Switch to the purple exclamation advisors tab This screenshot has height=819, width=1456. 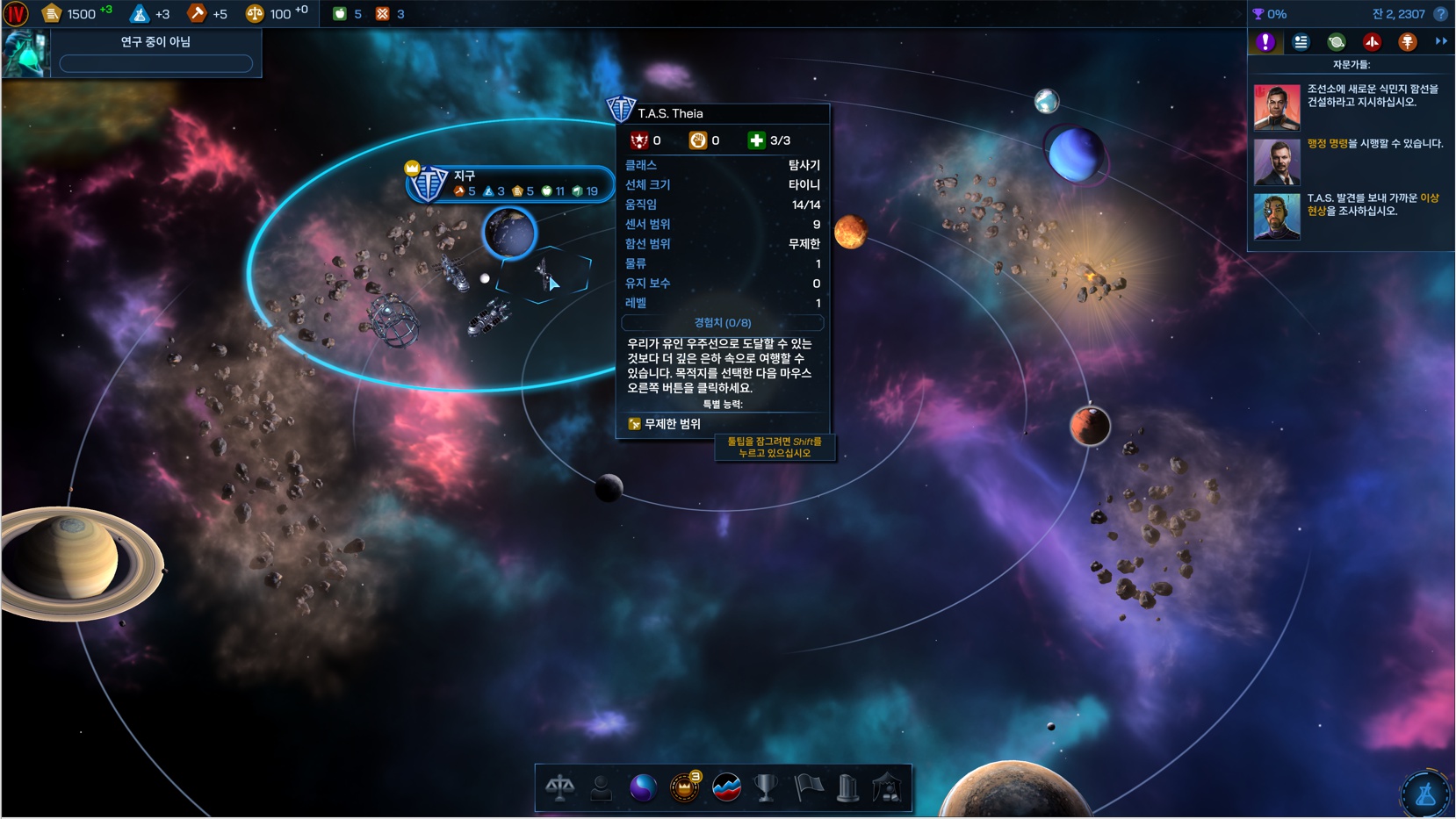click(1265, 42)
